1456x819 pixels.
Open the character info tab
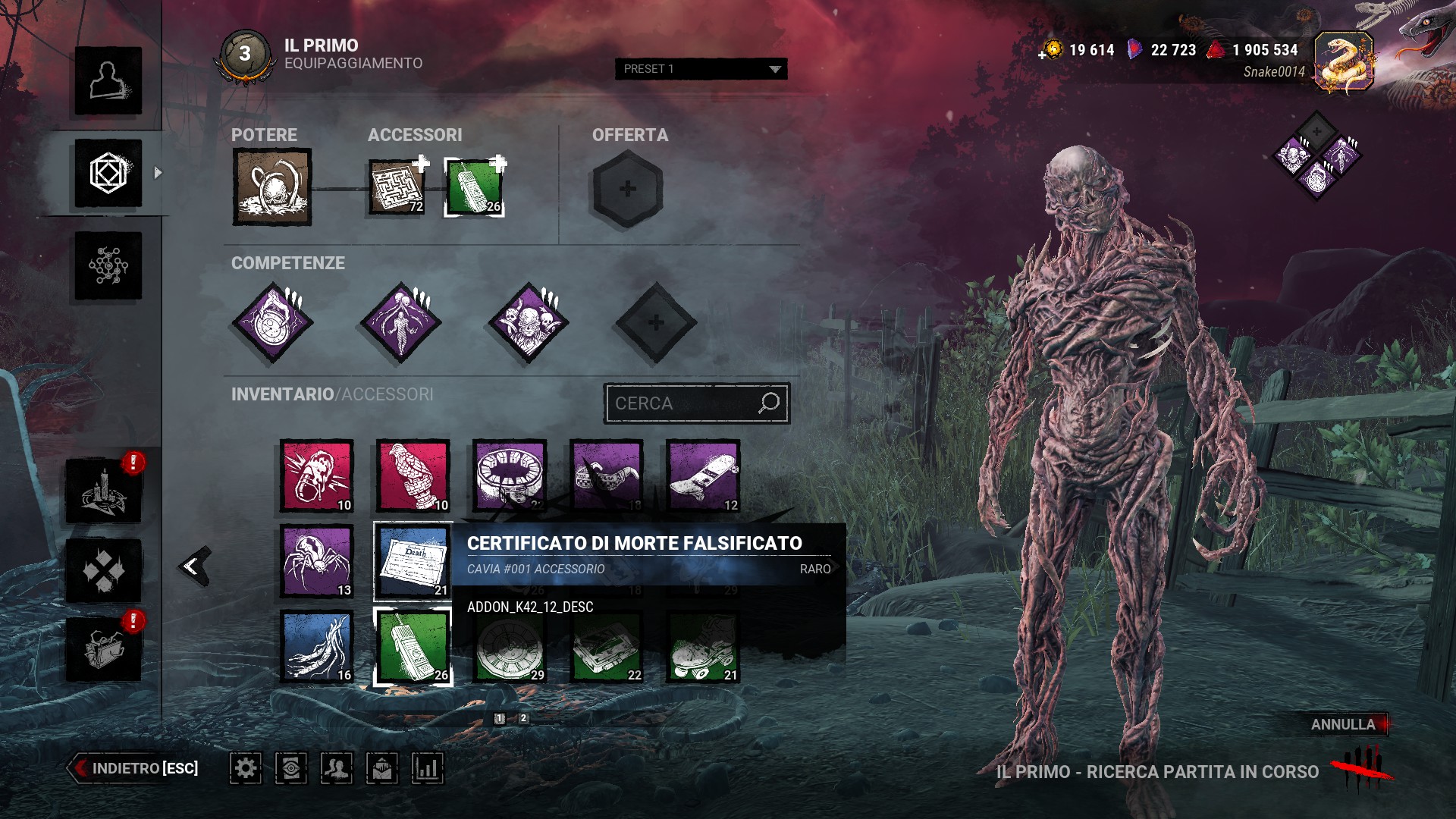pos(108,80)
